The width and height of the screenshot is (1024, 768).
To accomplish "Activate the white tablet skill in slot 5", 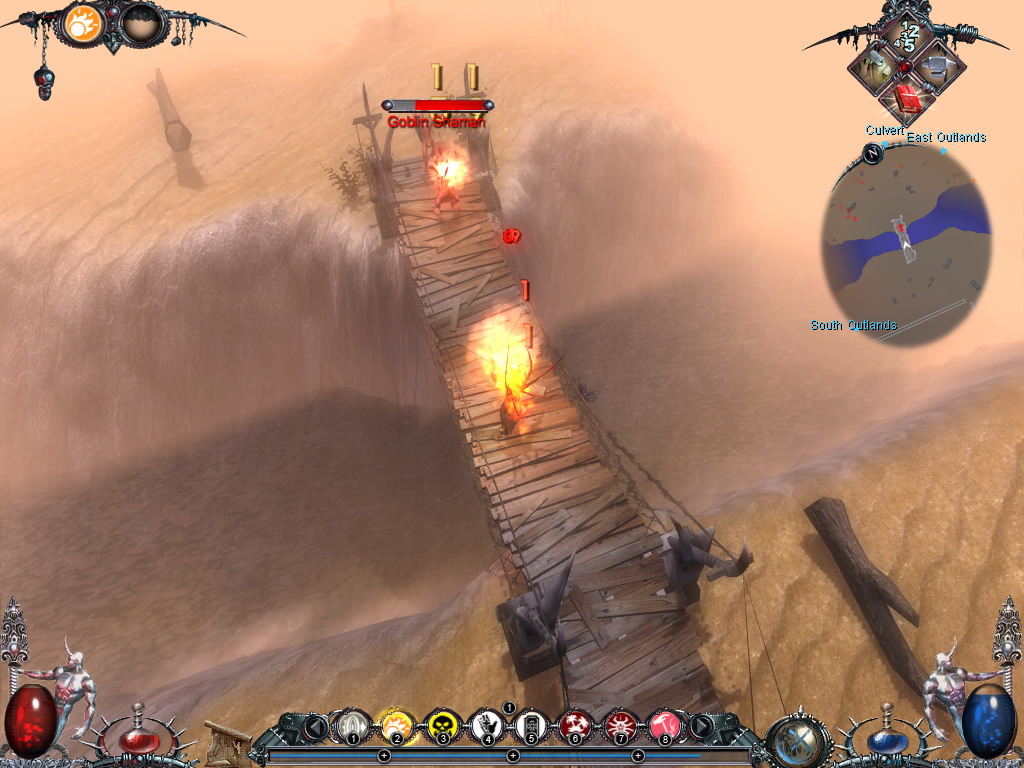I will [531, 725].
